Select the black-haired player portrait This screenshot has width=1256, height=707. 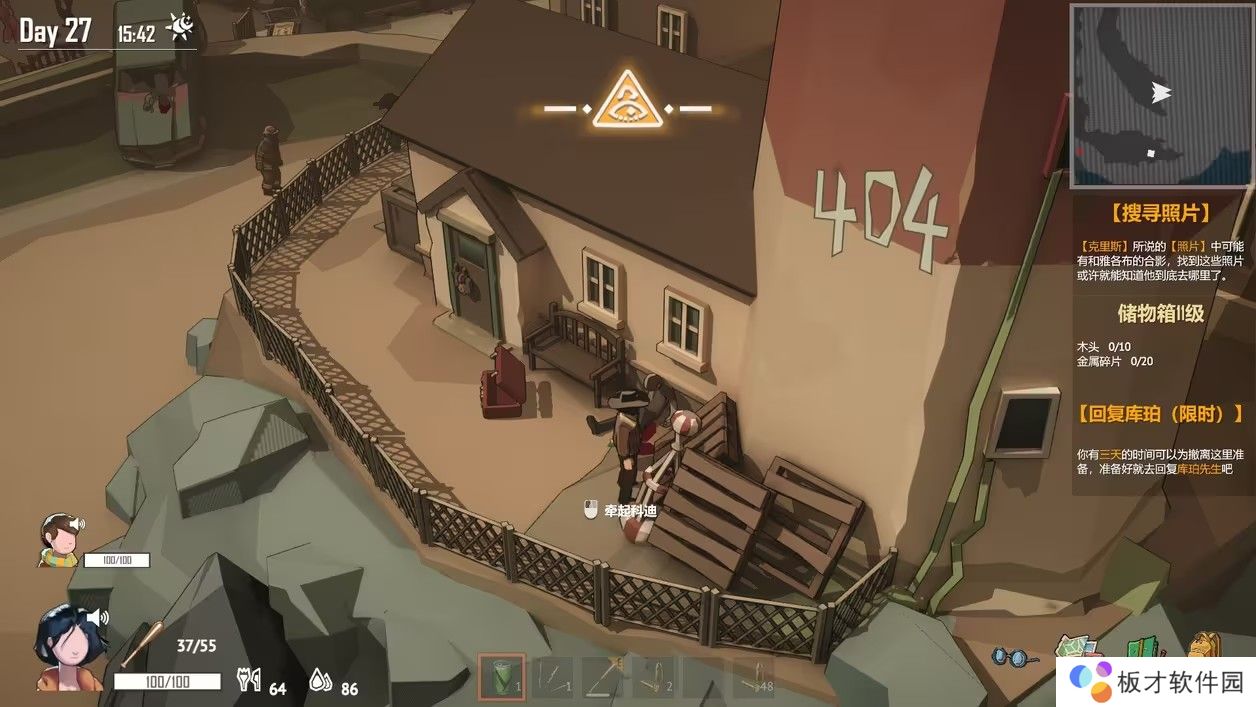point(68,648)
